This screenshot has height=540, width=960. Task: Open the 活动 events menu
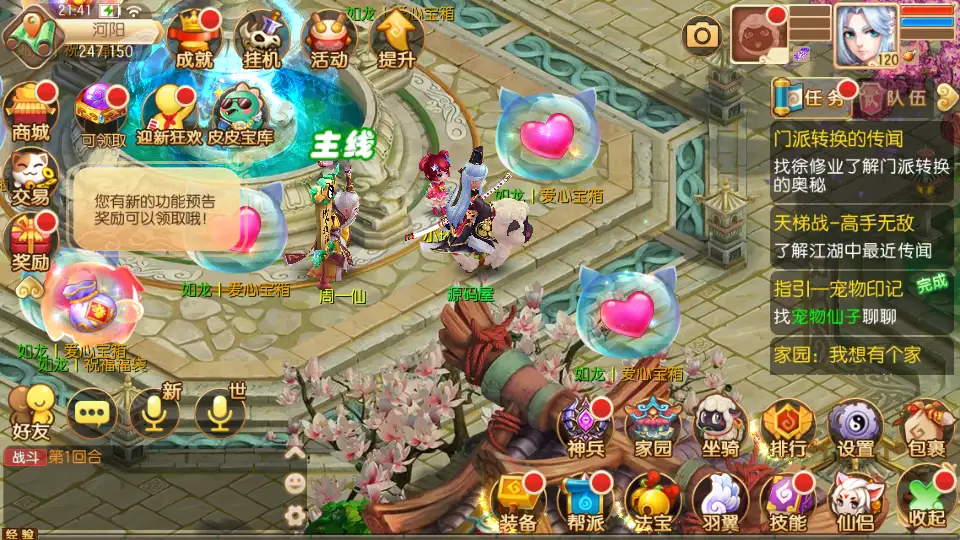pos(329,38)
